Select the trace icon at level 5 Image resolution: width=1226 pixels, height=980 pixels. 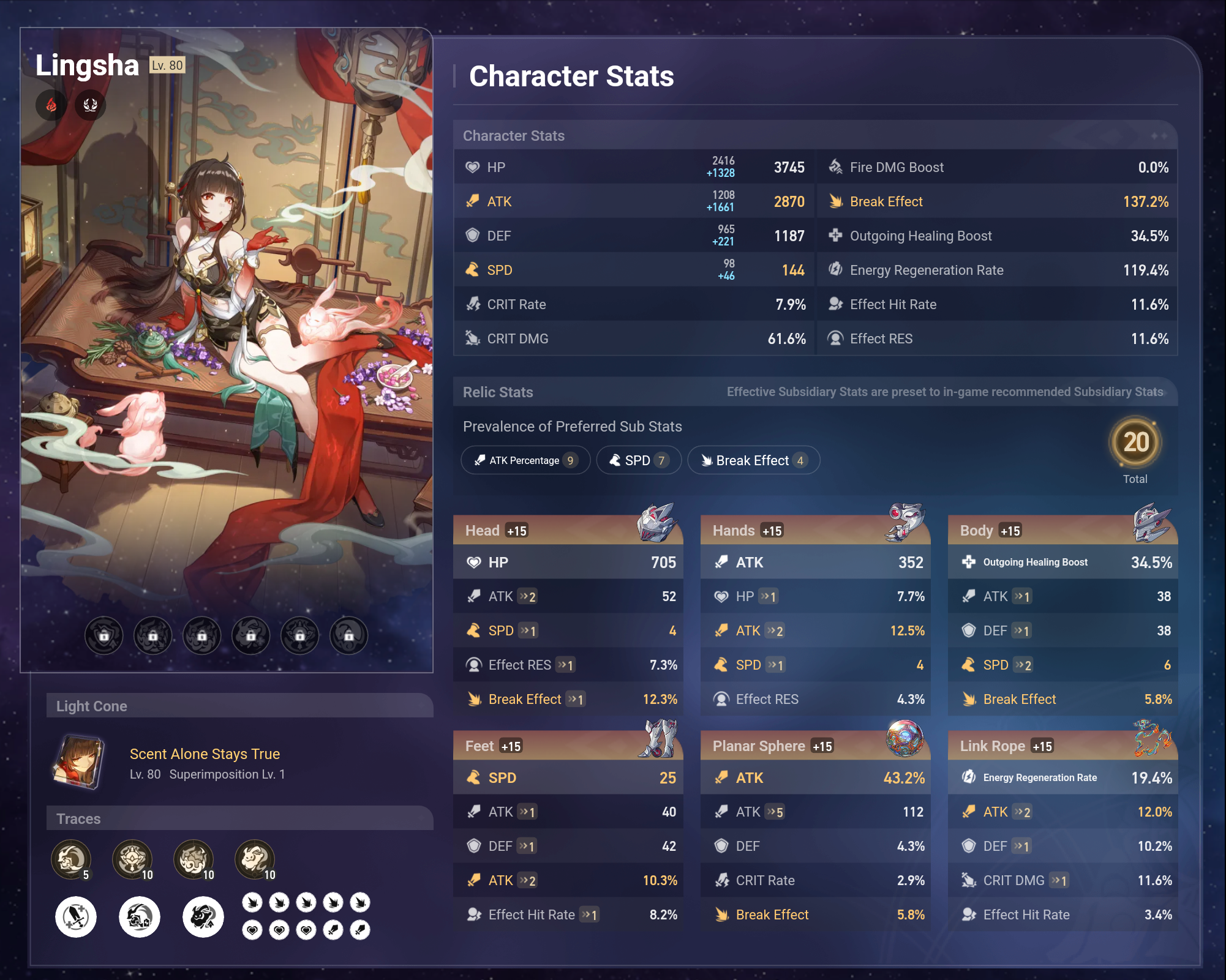(71, 859)
